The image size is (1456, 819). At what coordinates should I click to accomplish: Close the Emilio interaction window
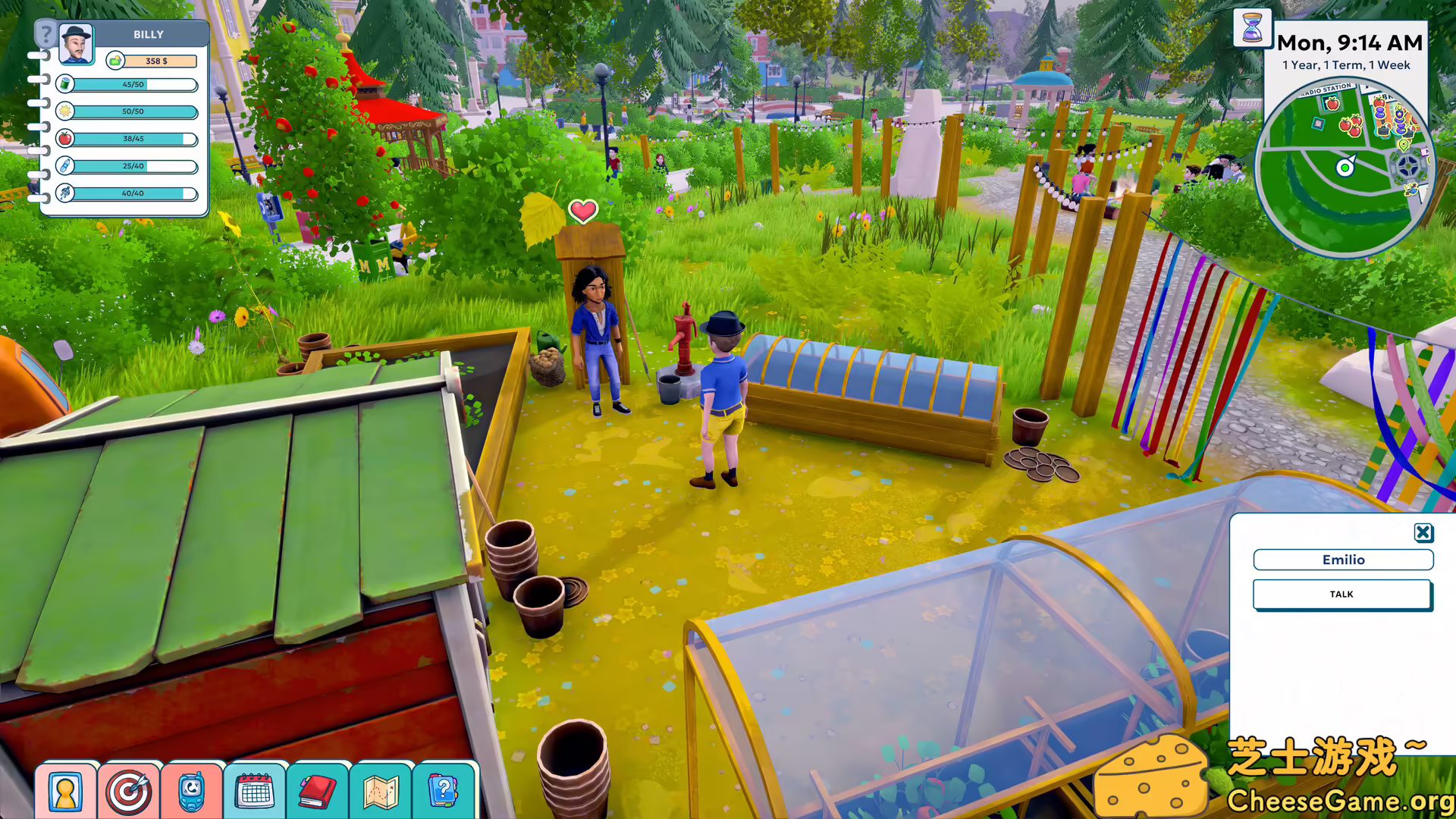pos(1423,532)
